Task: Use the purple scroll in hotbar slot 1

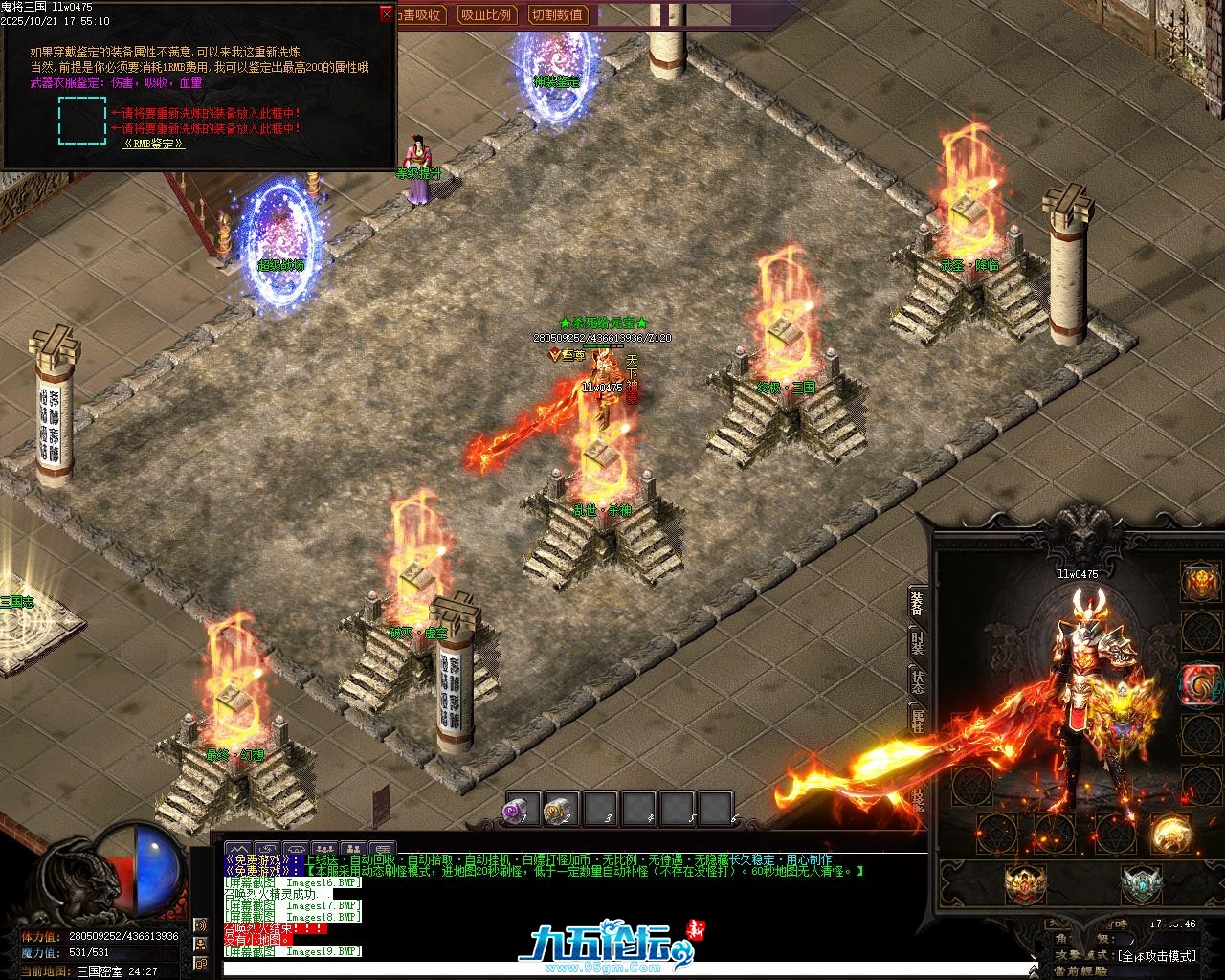Action: (519, 810)
